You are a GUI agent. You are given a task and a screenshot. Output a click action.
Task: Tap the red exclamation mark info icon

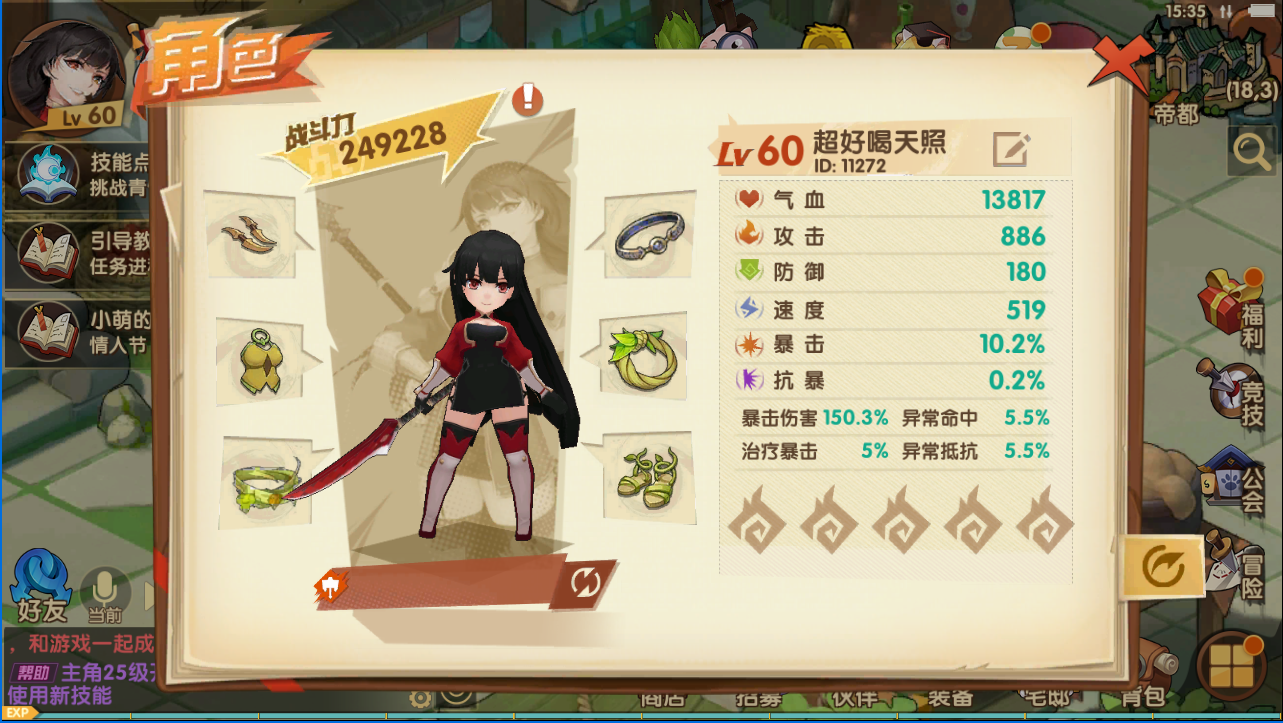[527, 99]
